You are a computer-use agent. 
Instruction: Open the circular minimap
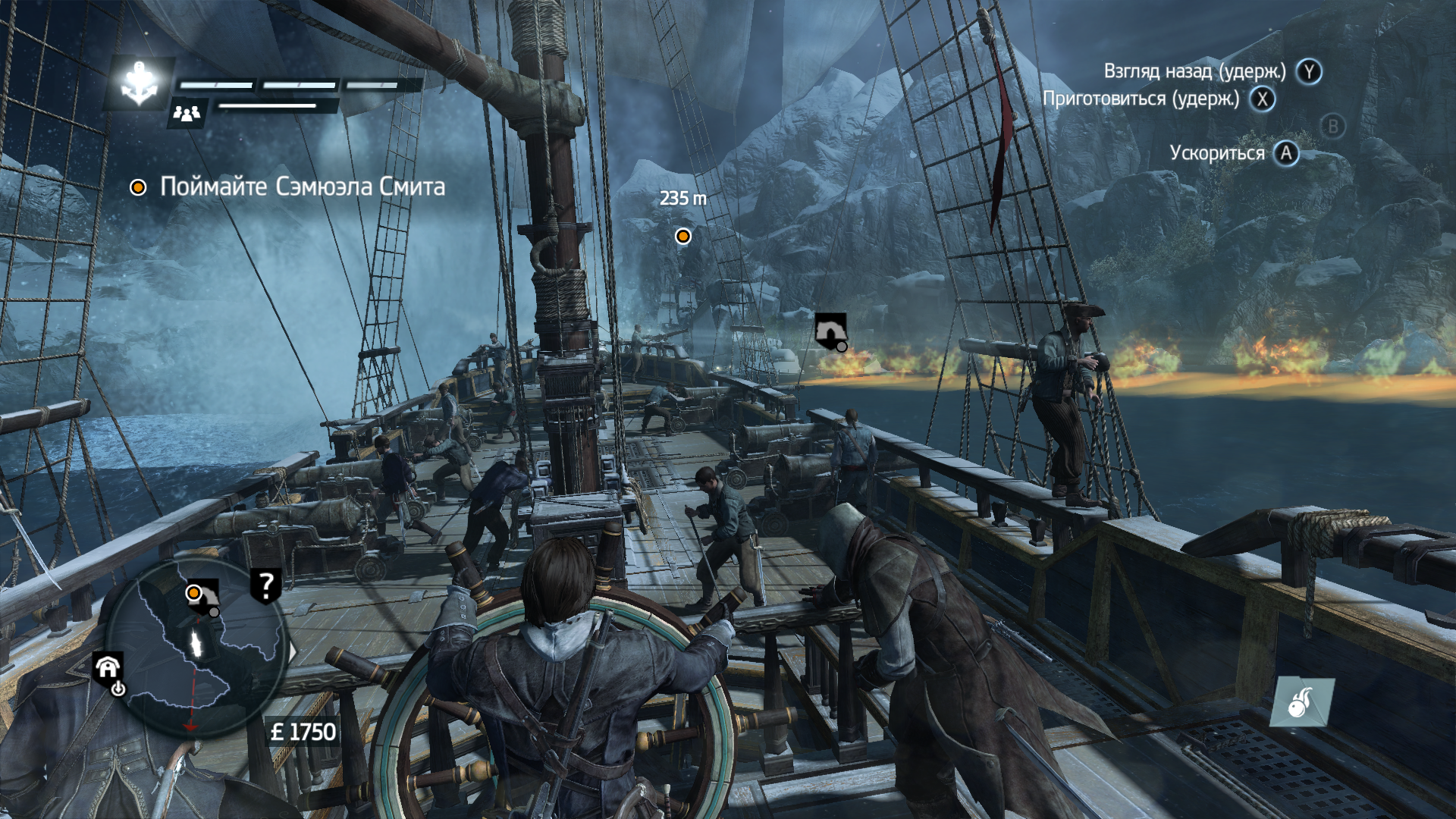coord(196,649)
